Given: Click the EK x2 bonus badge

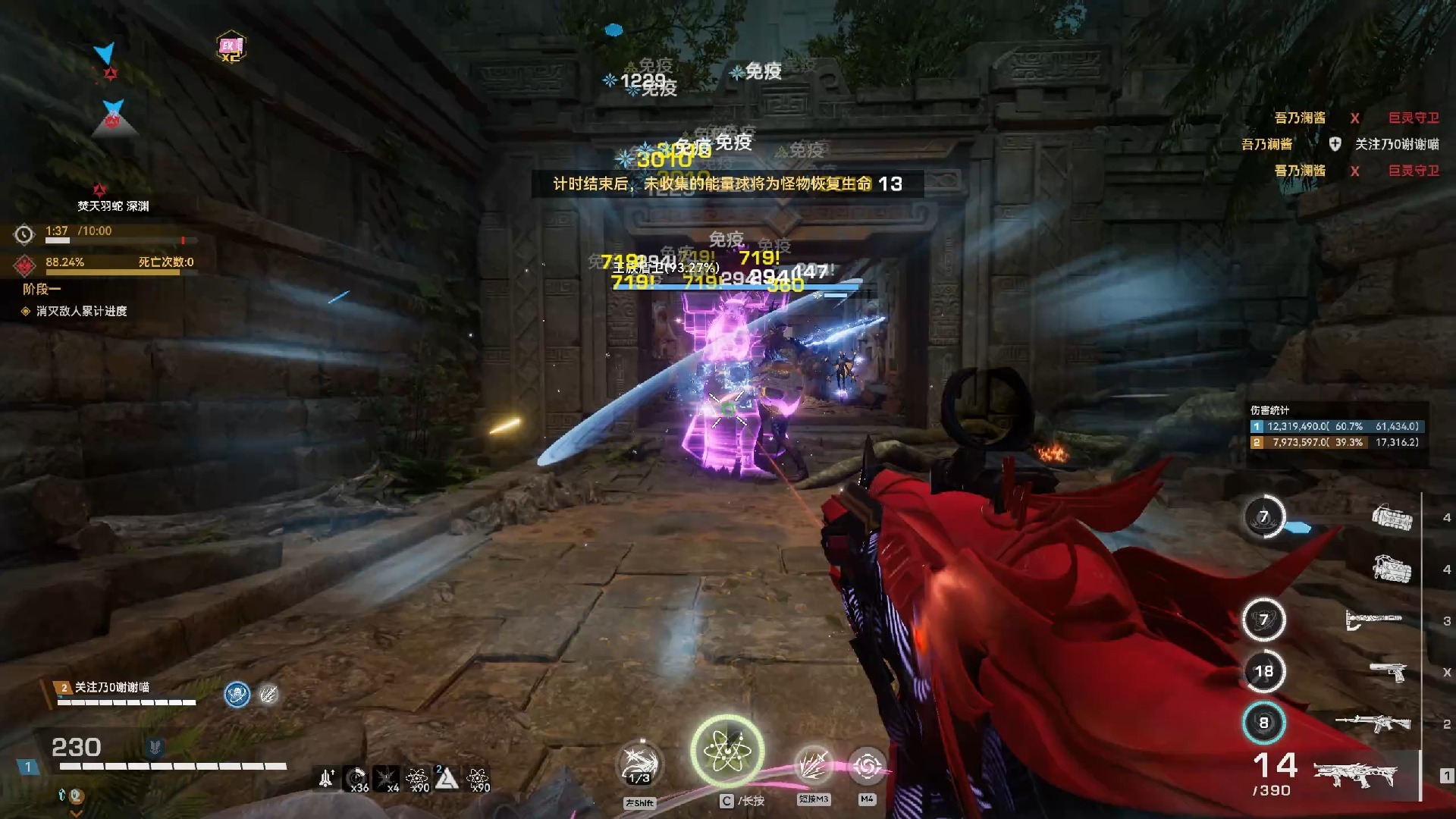Looking at the screenshot, I should (x=231, y=47).
